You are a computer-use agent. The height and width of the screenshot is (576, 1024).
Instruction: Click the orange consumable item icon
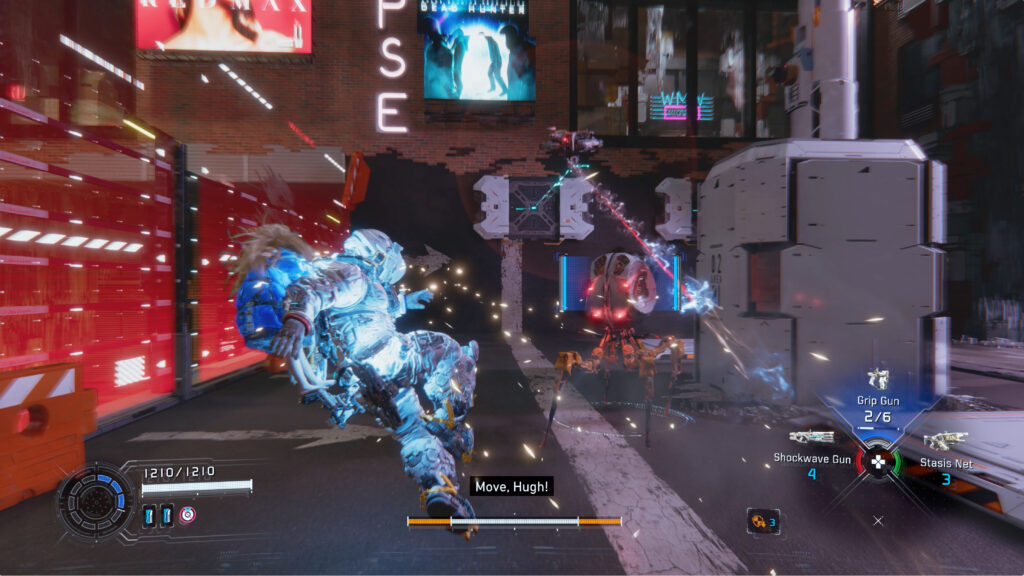(x=761, y=520)
